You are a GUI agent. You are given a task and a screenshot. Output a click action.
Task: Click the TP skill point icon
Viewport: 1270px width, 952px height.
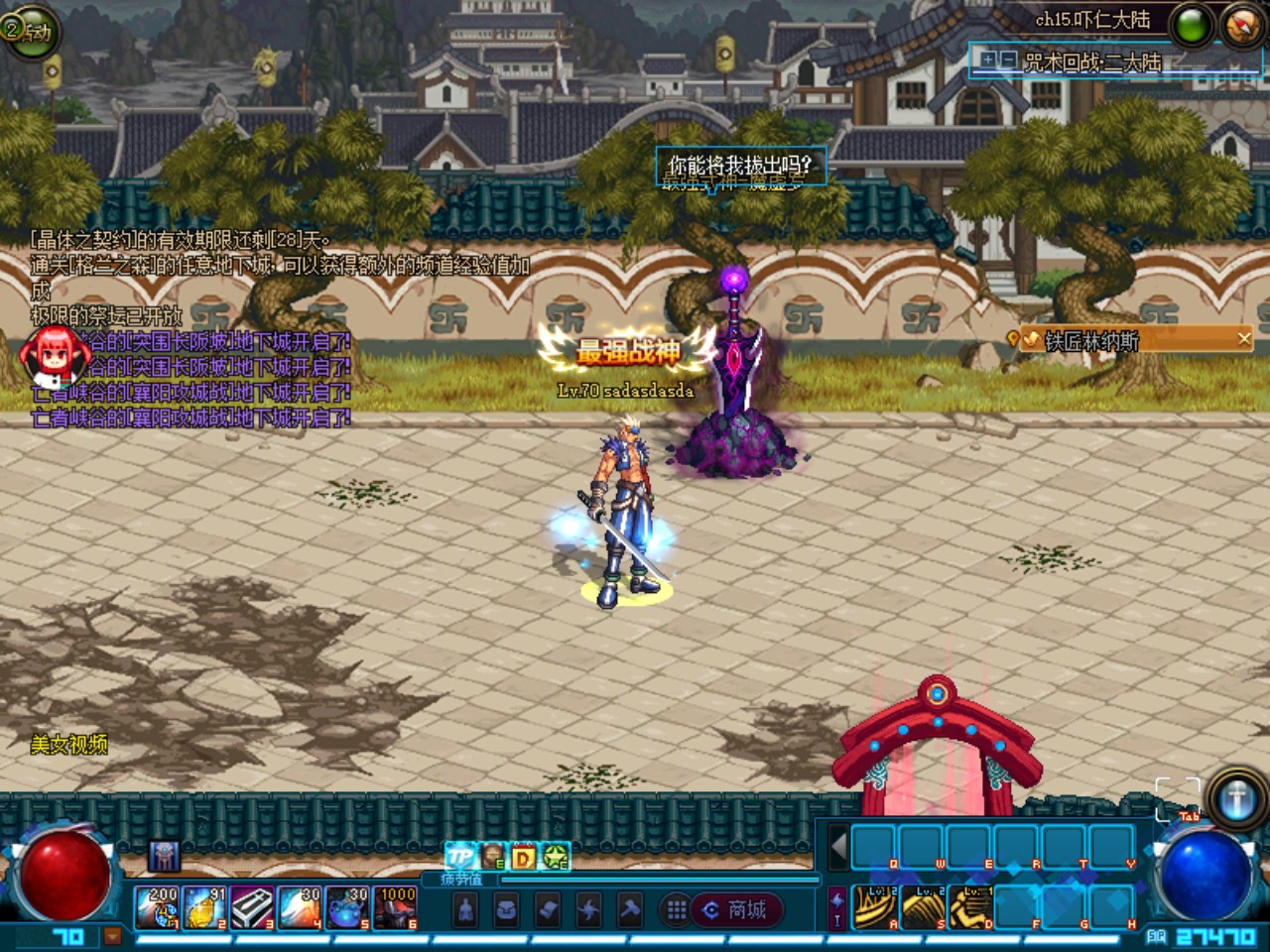(x=459, y=856)
